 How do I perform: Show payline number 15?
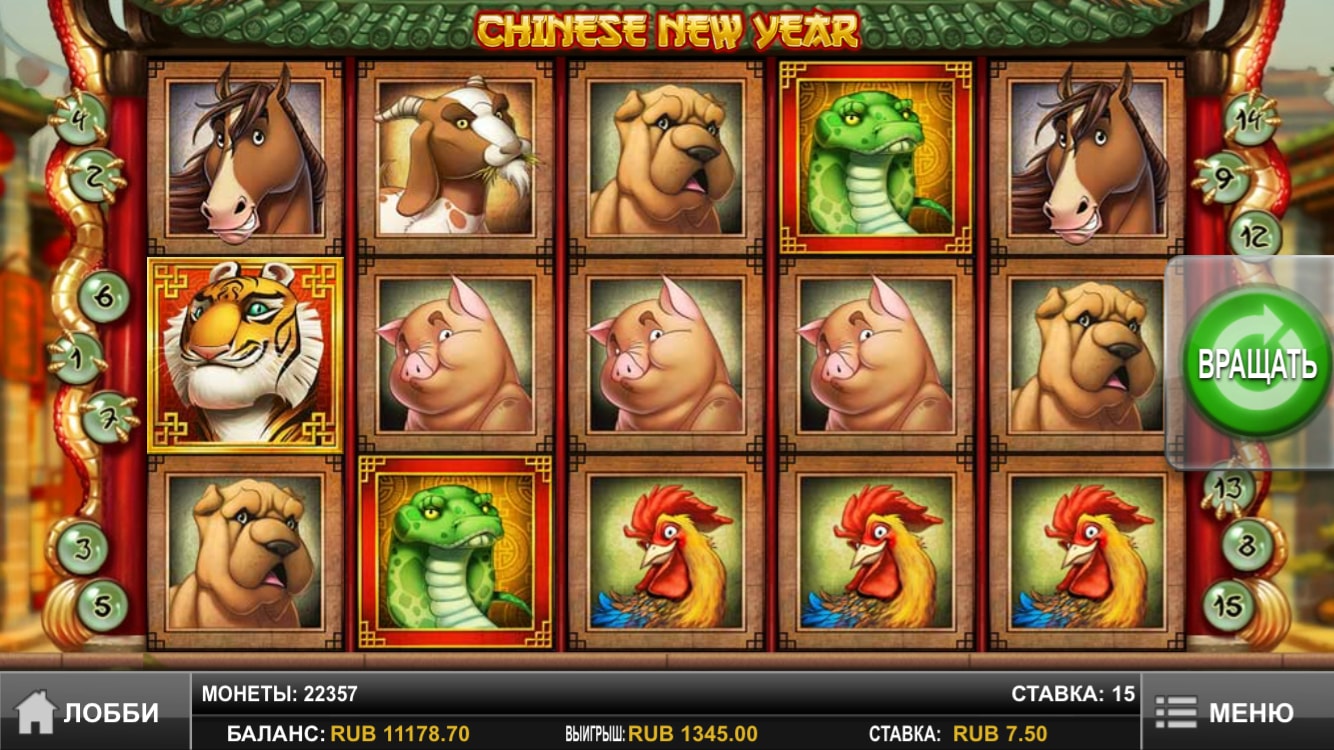(1228, 604)
